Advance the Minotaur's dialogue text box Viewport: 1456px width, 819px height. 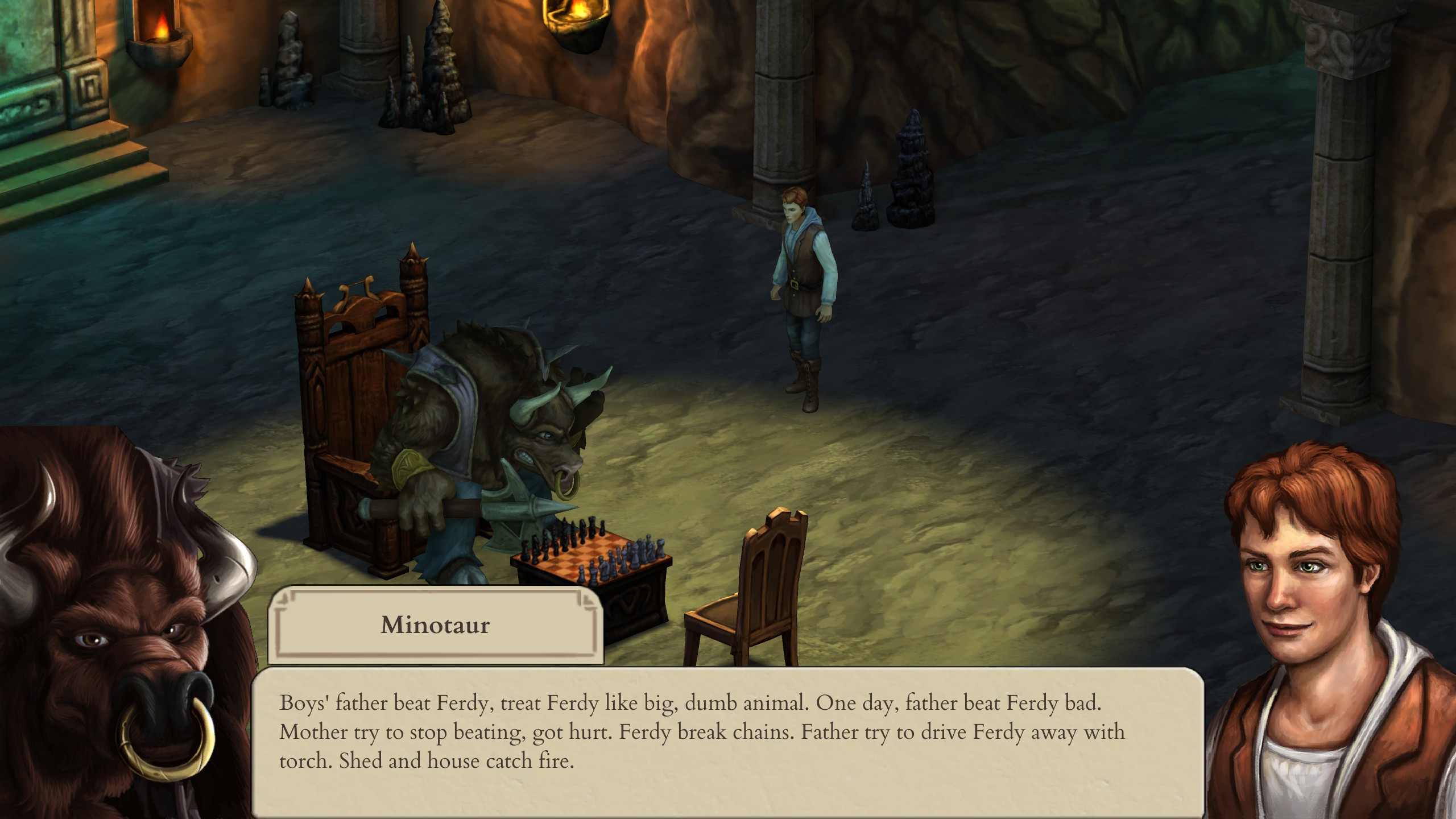coord(727,739)
